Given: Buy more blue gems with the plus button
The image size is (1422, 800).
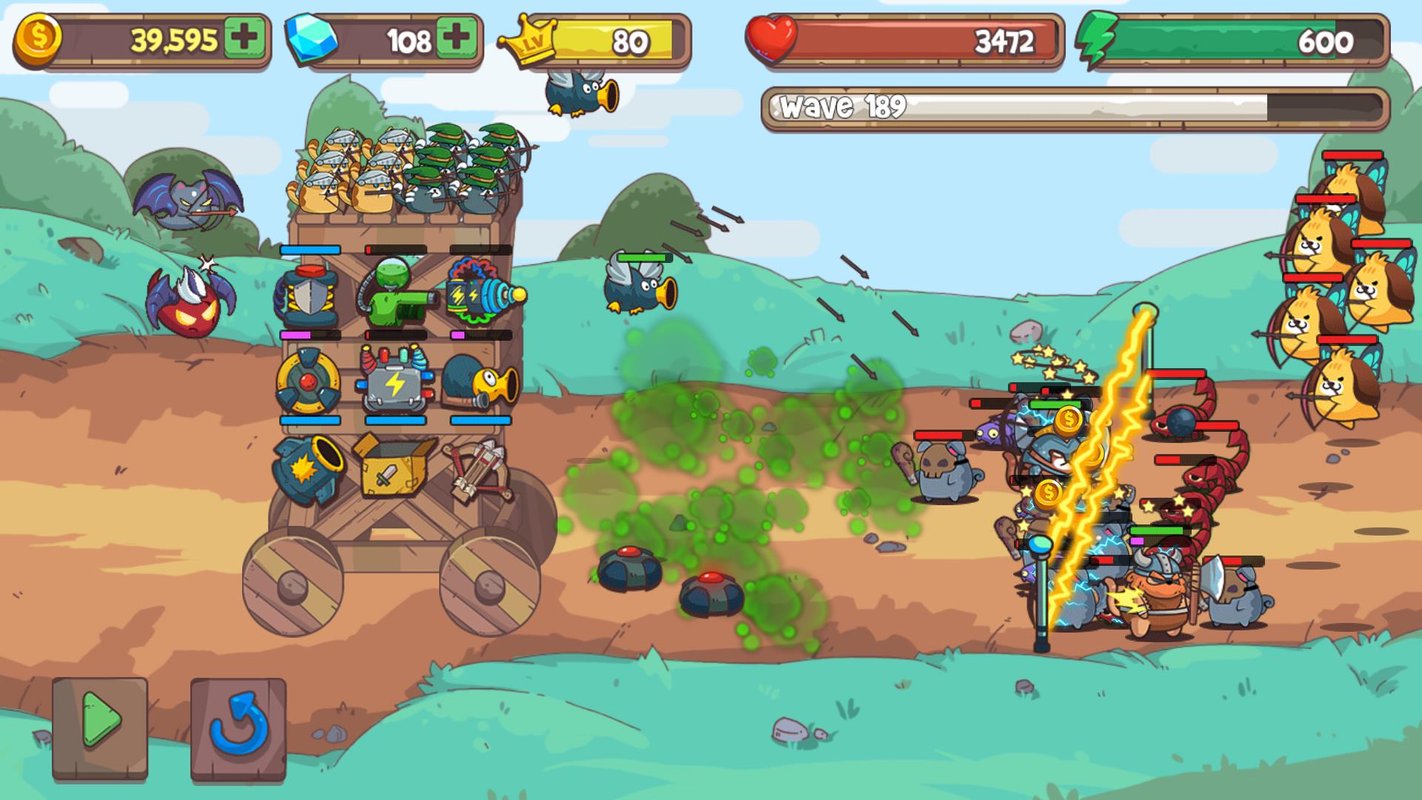Looking at the screenshot, I should tap(456, 40).
